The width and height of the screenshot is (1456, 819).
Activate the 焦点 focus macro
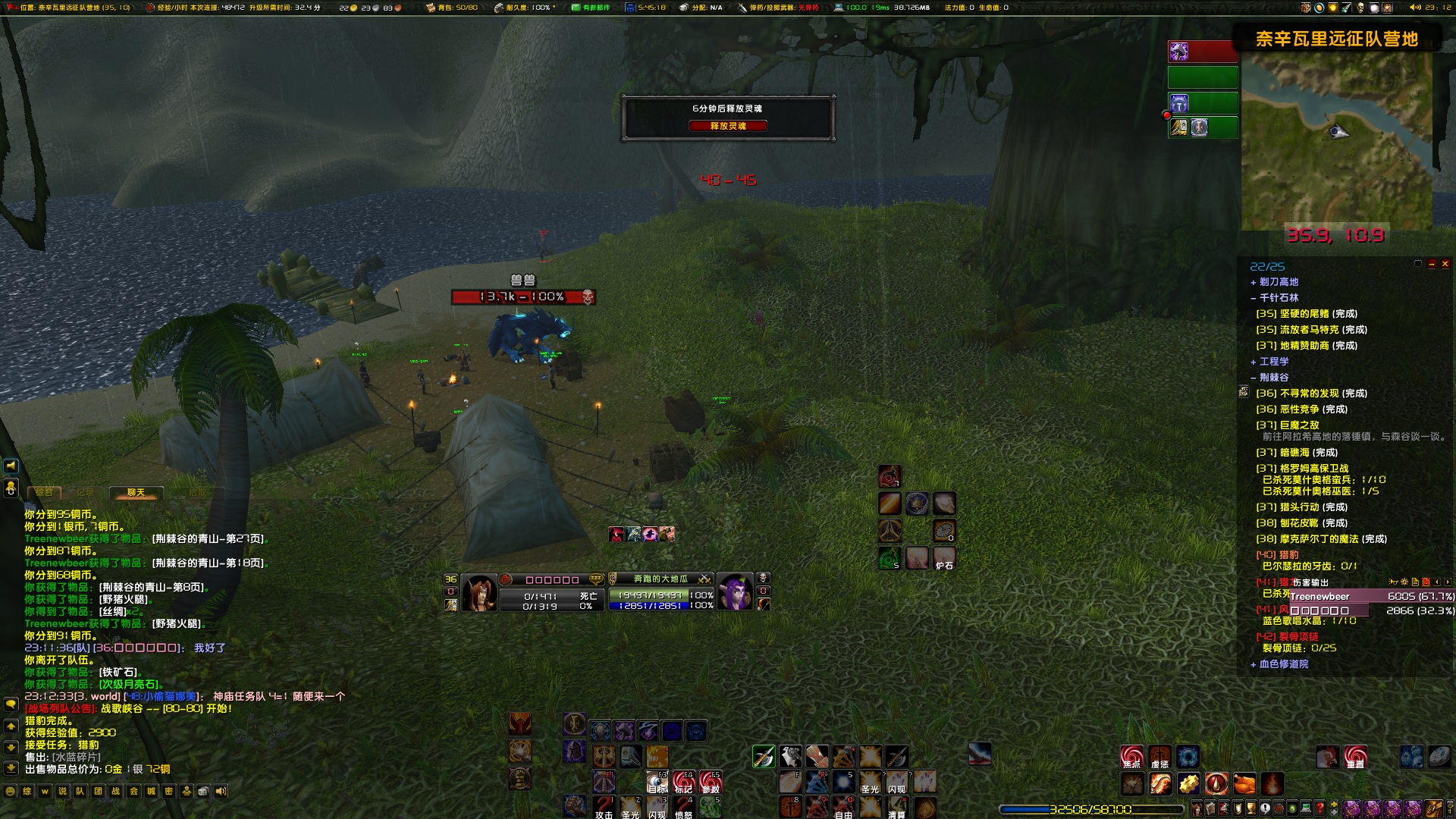point(1131,757)
